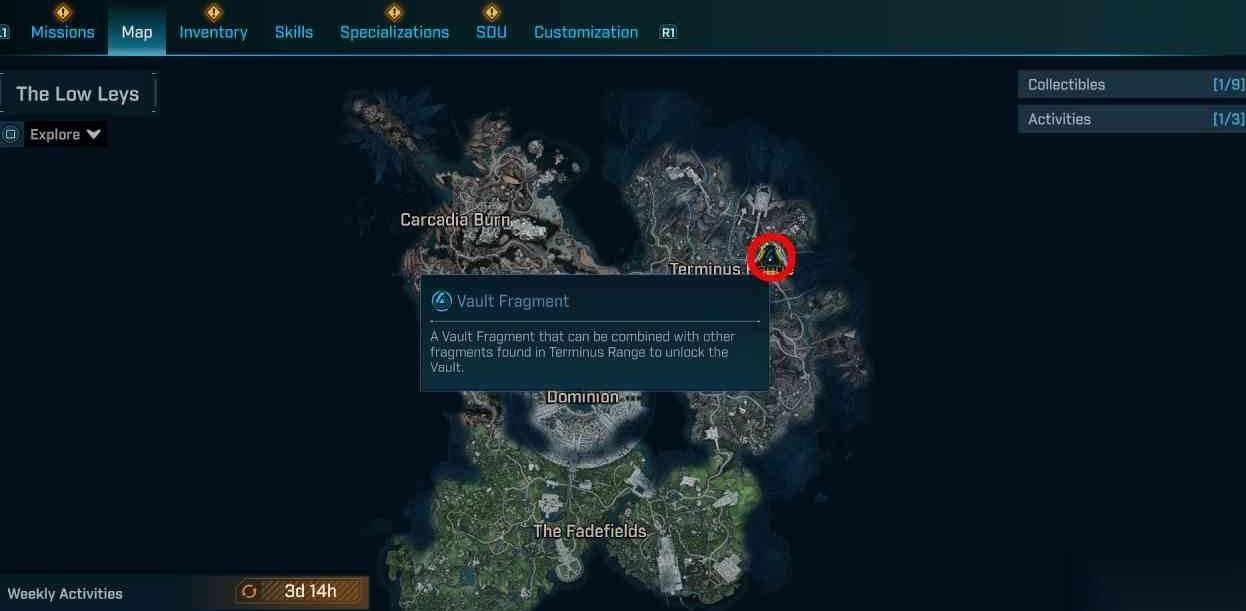
Task: Open the Specializations tab
Action: pyautogui.click(x=394, y=32)
